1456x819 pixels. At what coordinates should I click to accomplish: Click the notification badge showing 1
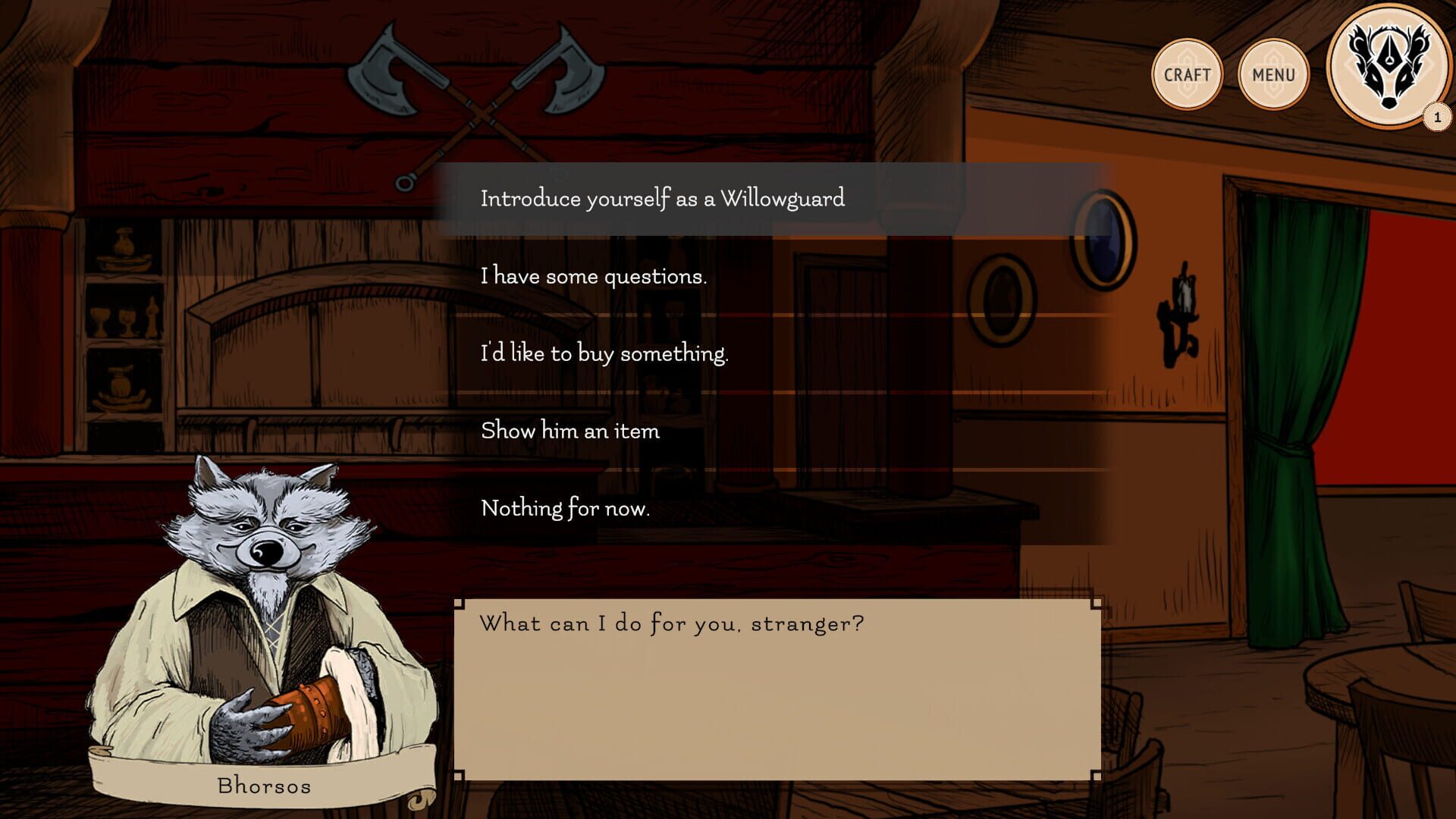click(1436, 115)
